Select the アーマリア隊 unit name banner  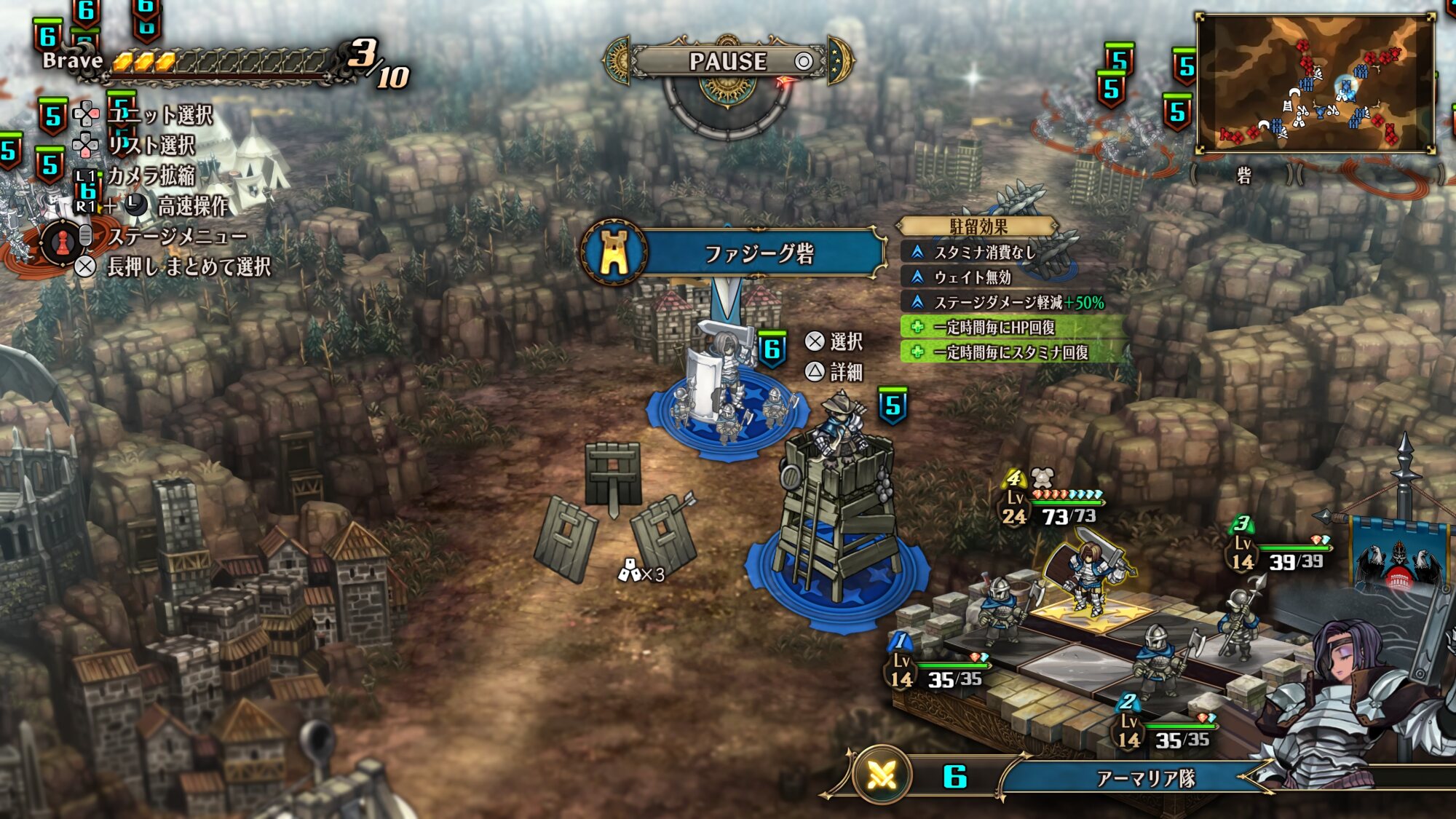pos(1145,779)
